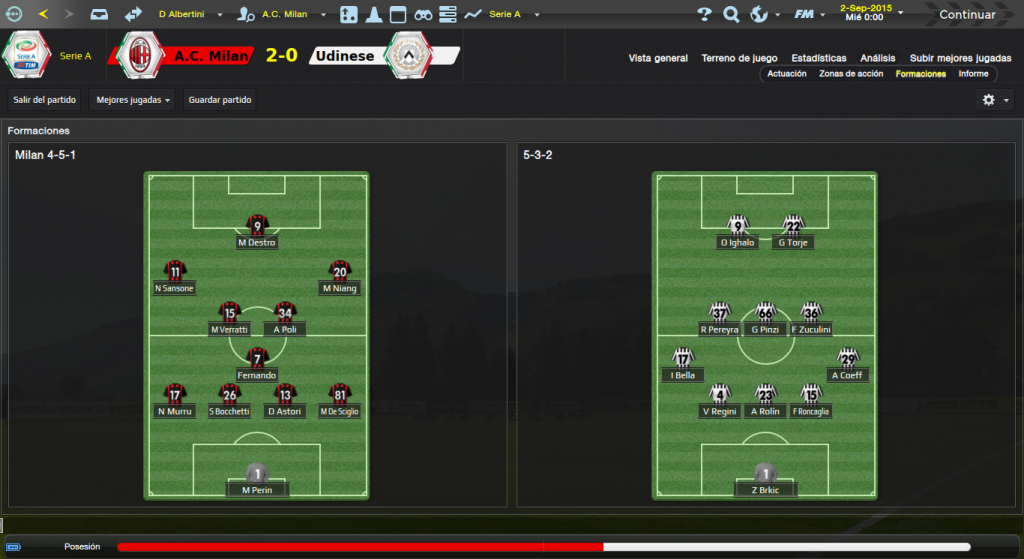The image size is (1024, 559).
Task: Open the help question mark menu
Action: pyautogui.click(x=705, y=14)
